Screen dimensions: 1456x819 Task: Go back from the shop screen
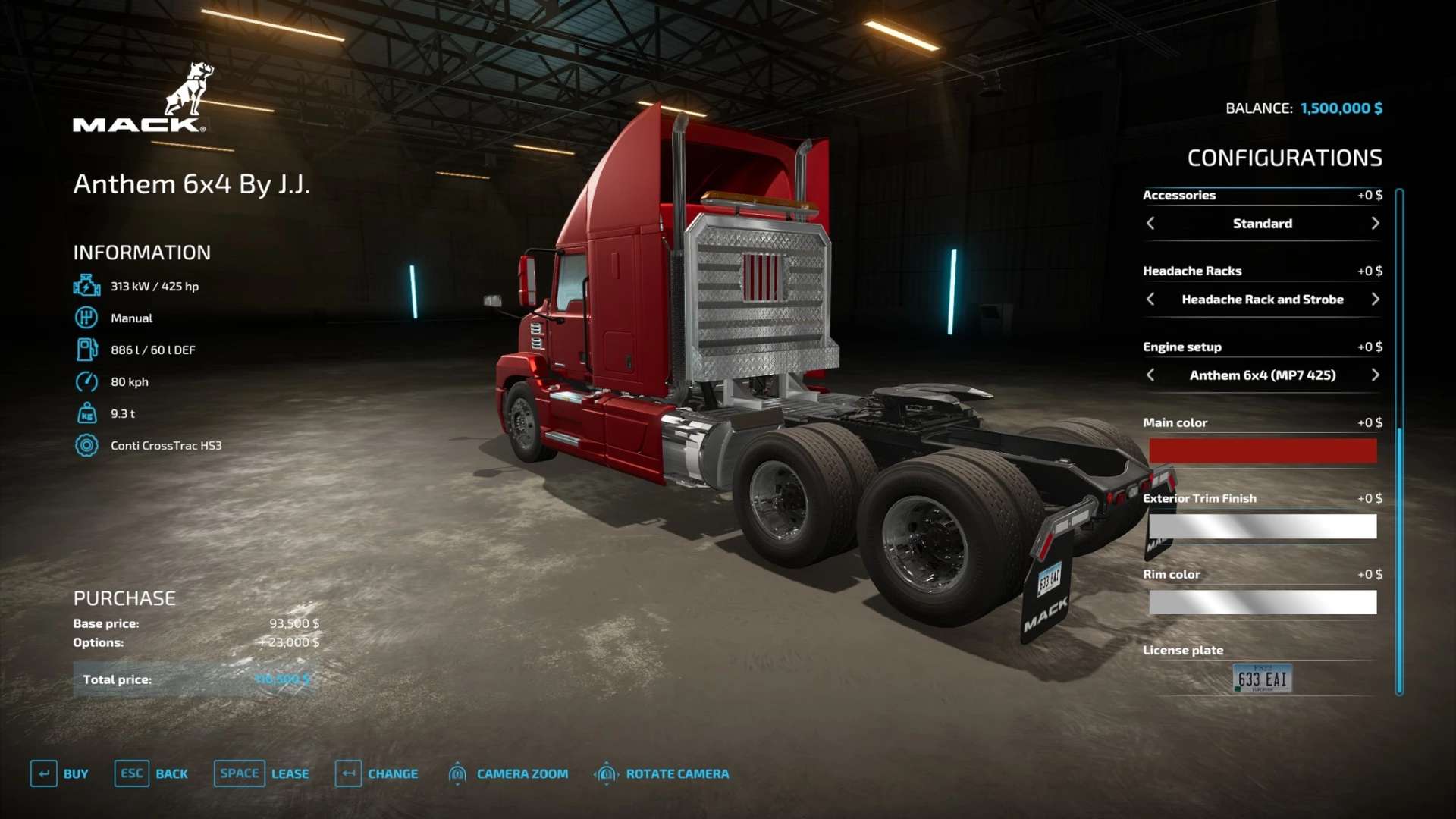pyautogui.click(x=152, y=773)
